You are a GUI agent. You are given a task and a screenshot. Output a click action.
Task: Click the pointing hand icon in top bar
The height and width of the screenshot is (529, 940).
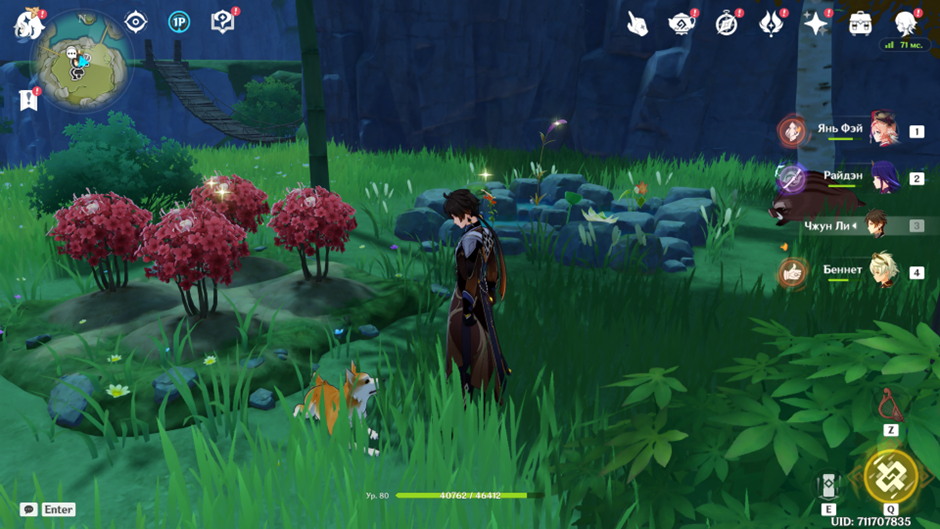pos(638,23)
